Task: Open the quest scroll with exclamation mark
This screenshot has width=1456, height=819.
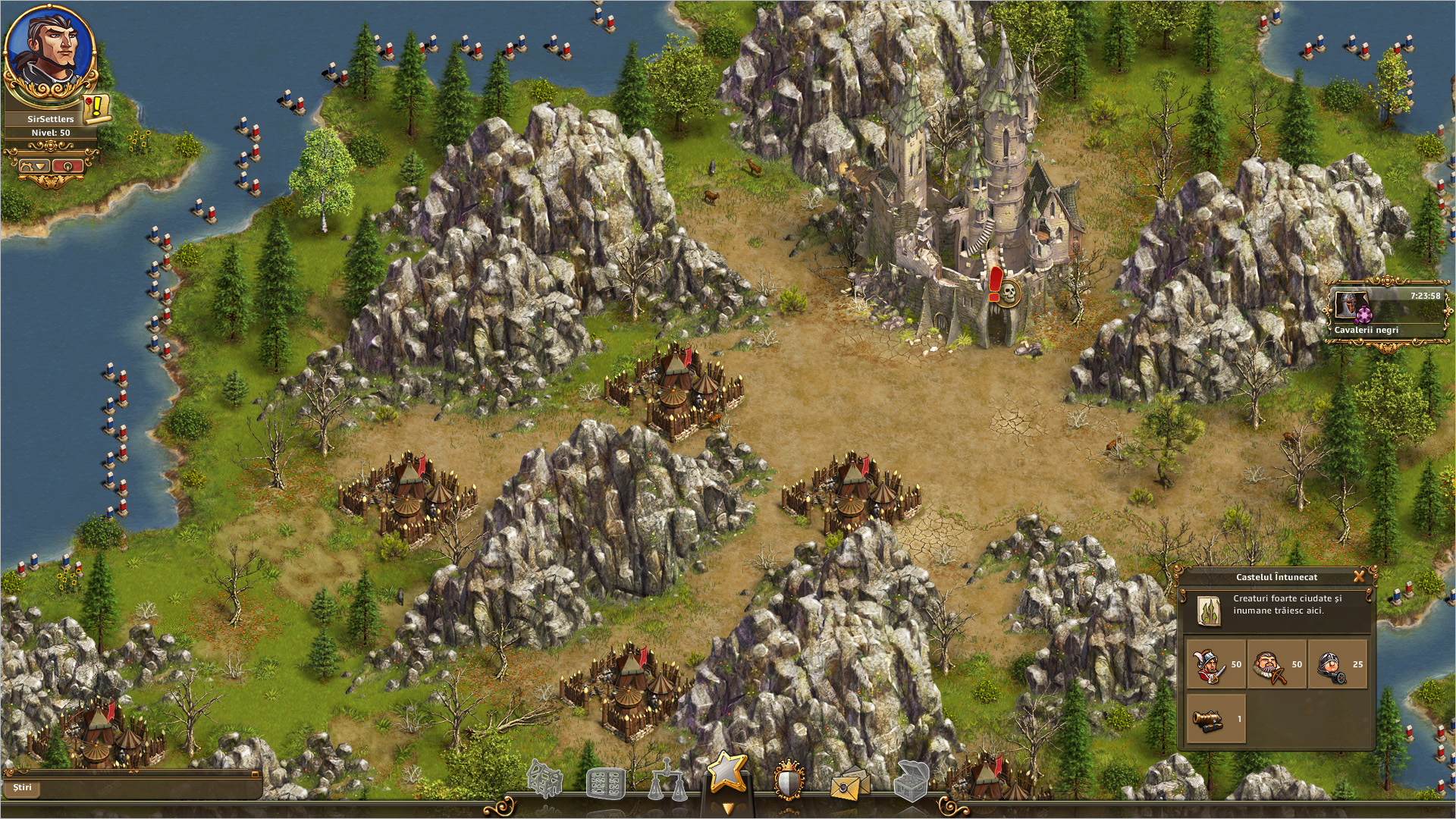Action: [x=96, y=108]
